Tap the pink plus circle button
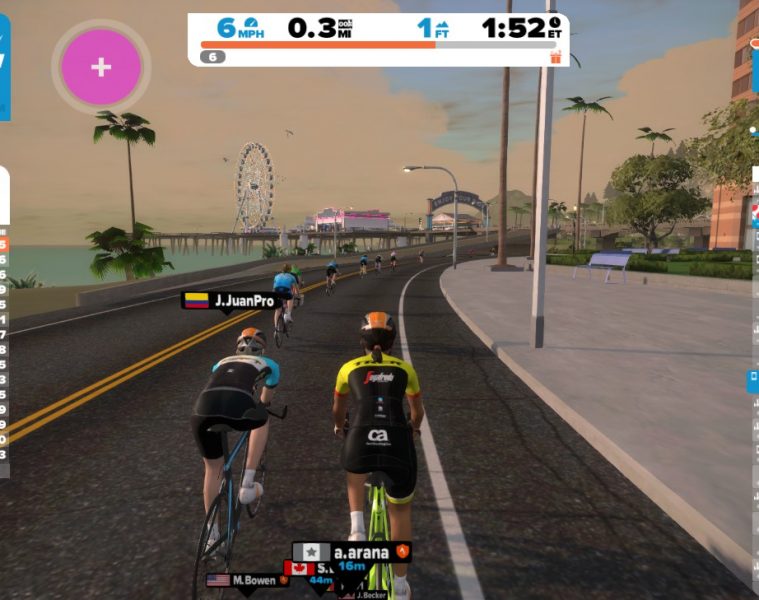 coord(101,67)
